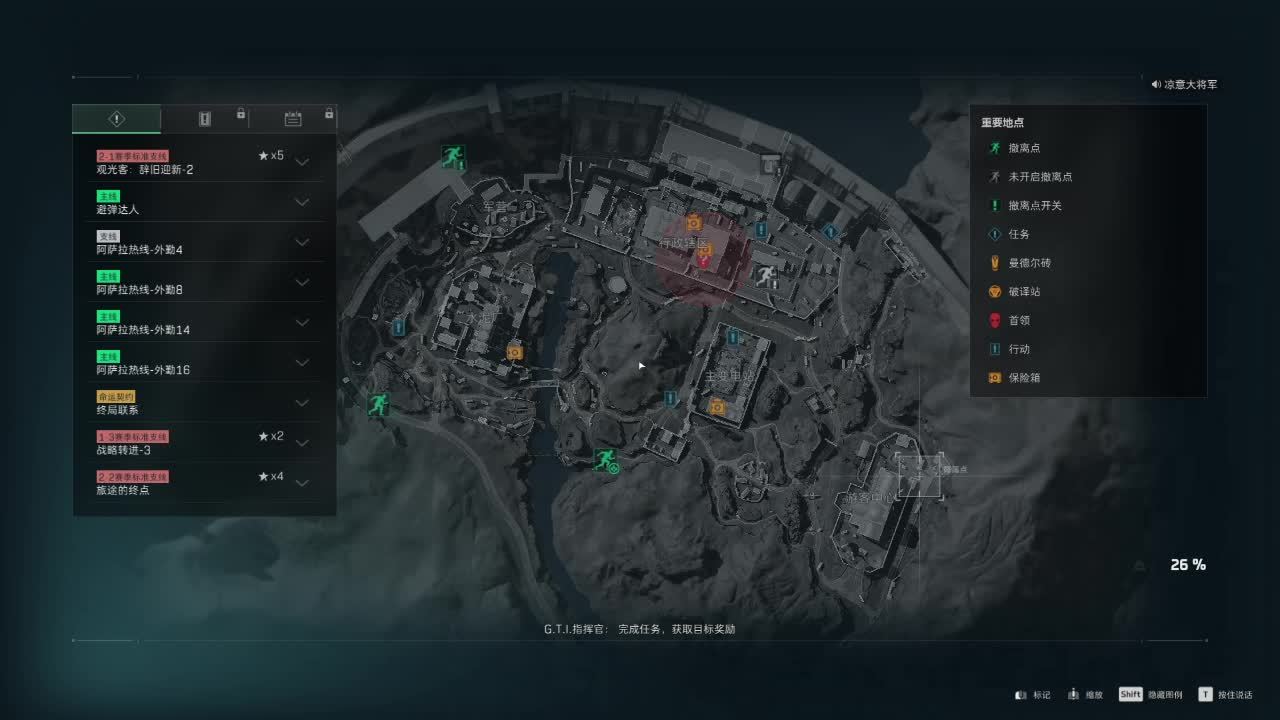Image resolution: width=1280 pixels, height=720 pixels.
Task: Expand the 观光客: 辞旧迎新-2 quest
Action: (x=301, y=162)
